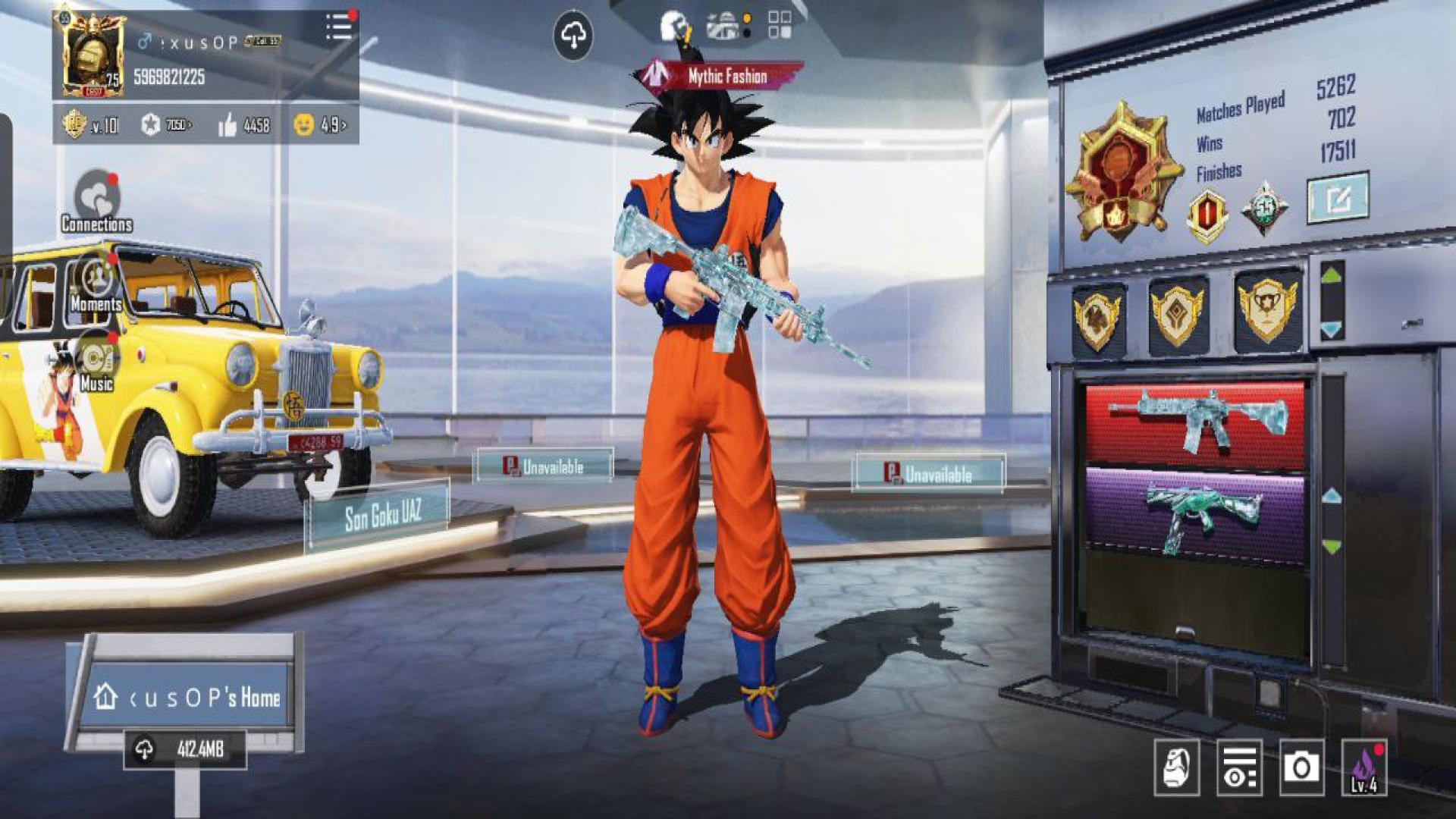This screenshot has height=819, width=1456.
Task: Open the four-squares grid icon
Action: click(779, 24)
